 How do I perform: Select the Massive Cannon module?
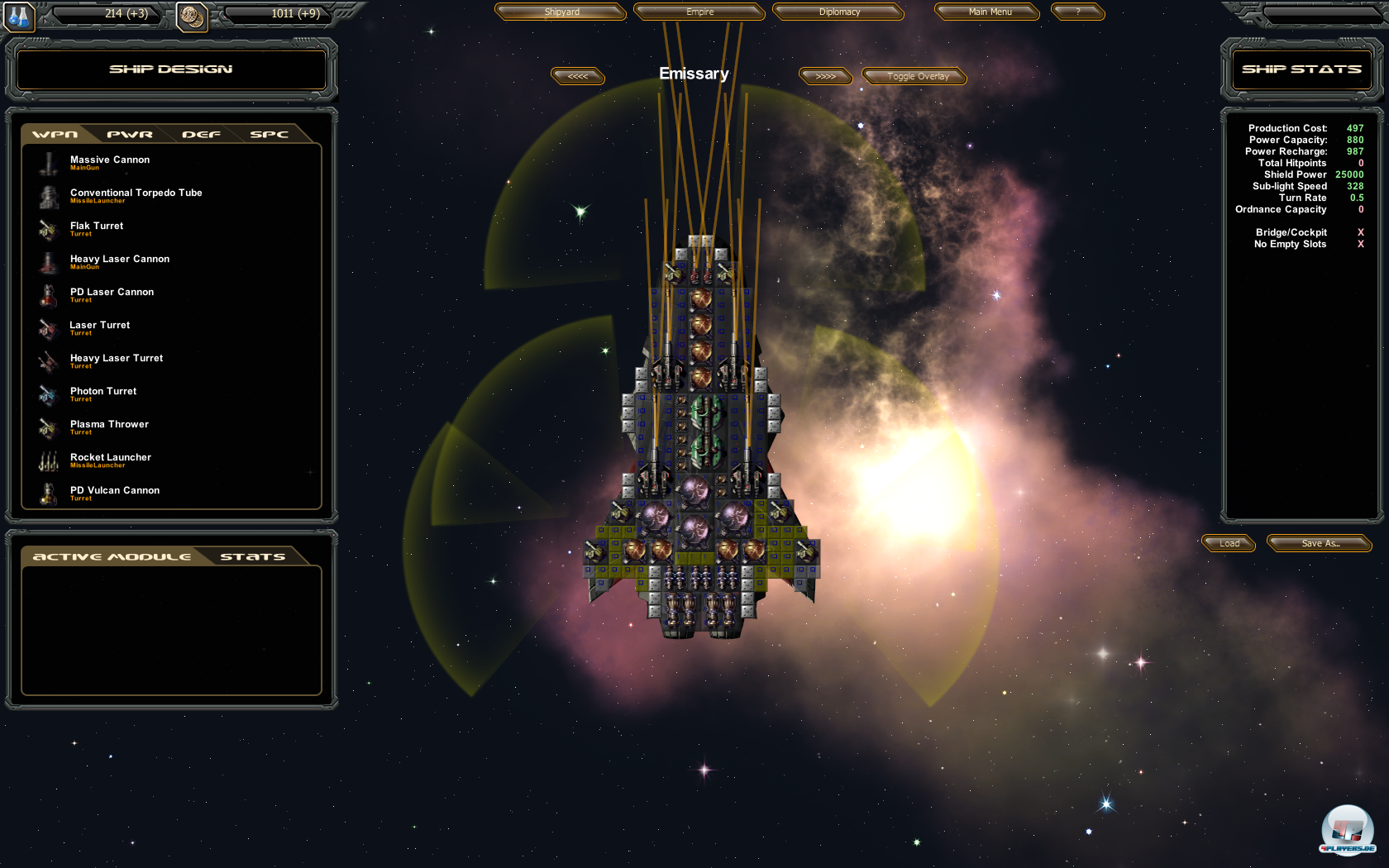coord(109,160)
